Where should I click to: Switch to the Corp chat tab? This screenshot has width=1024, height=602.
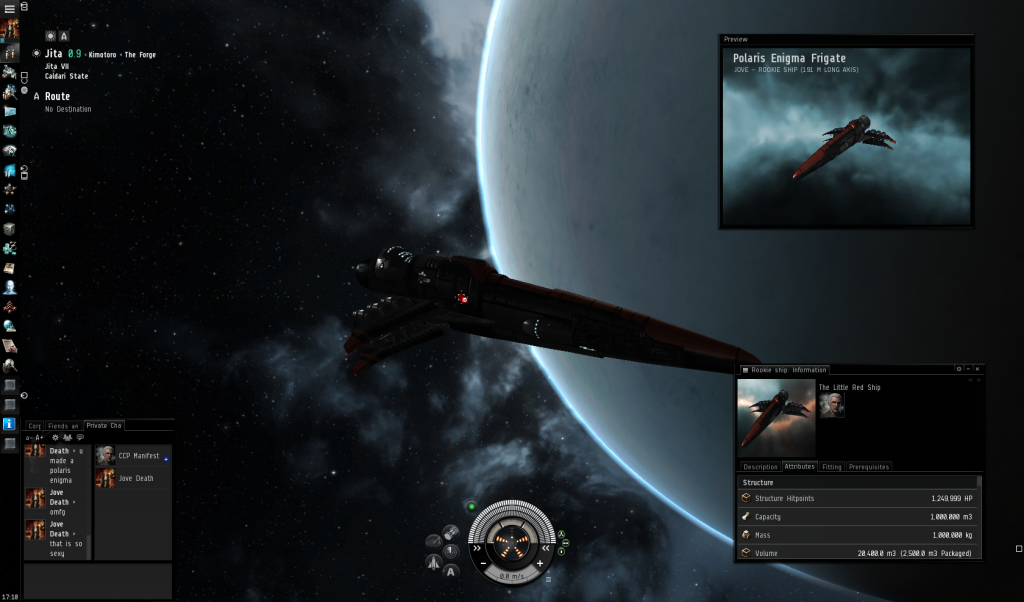click(x=34, y=426)
